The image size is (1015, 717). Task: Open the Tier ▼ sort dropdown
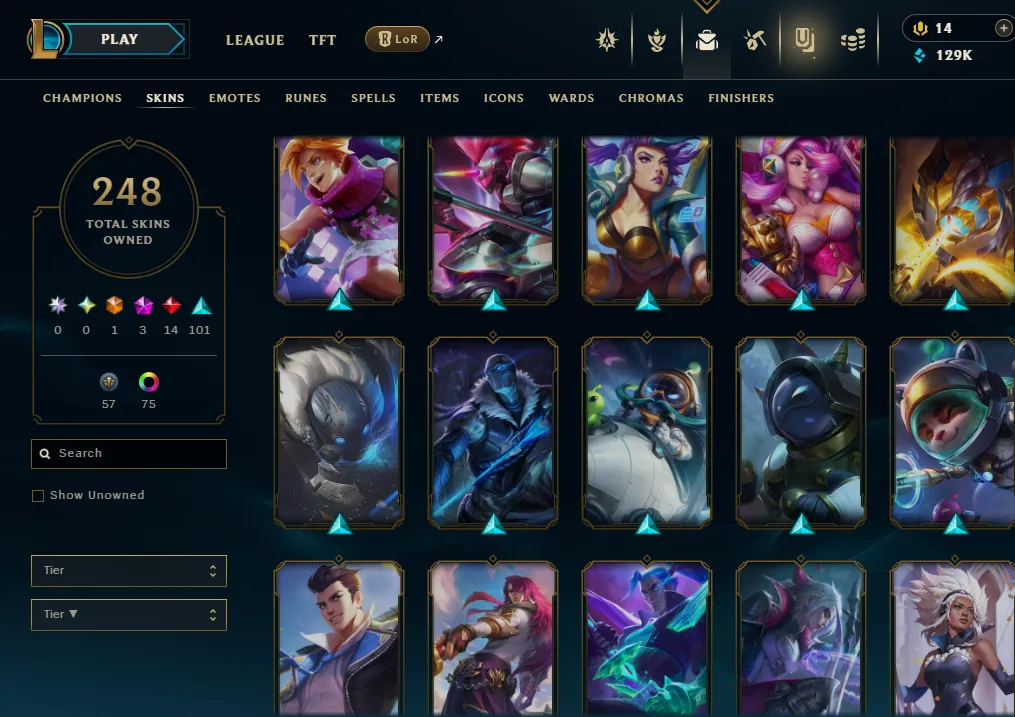129,615
